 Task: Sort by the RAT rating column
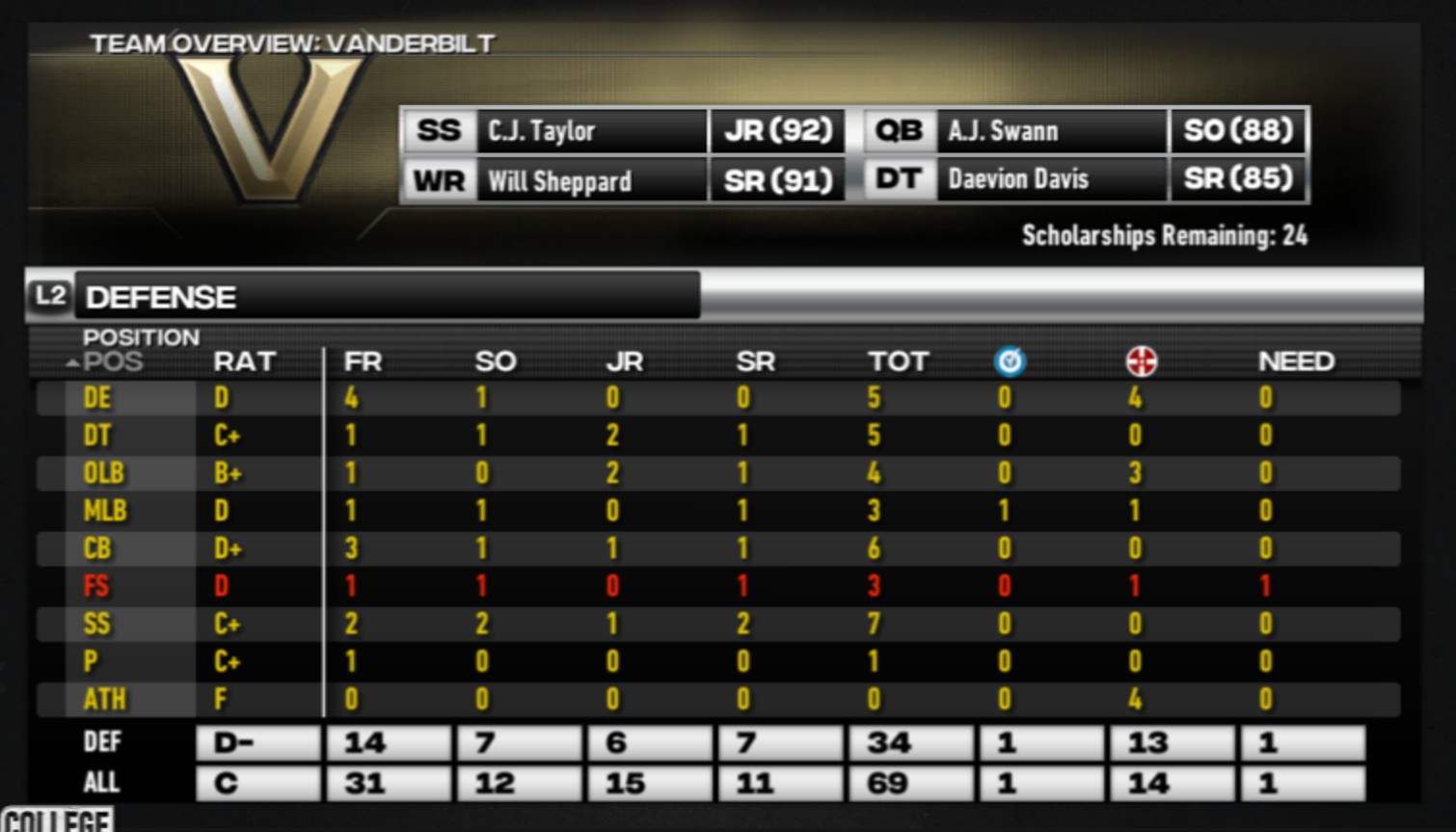[244, 362]
